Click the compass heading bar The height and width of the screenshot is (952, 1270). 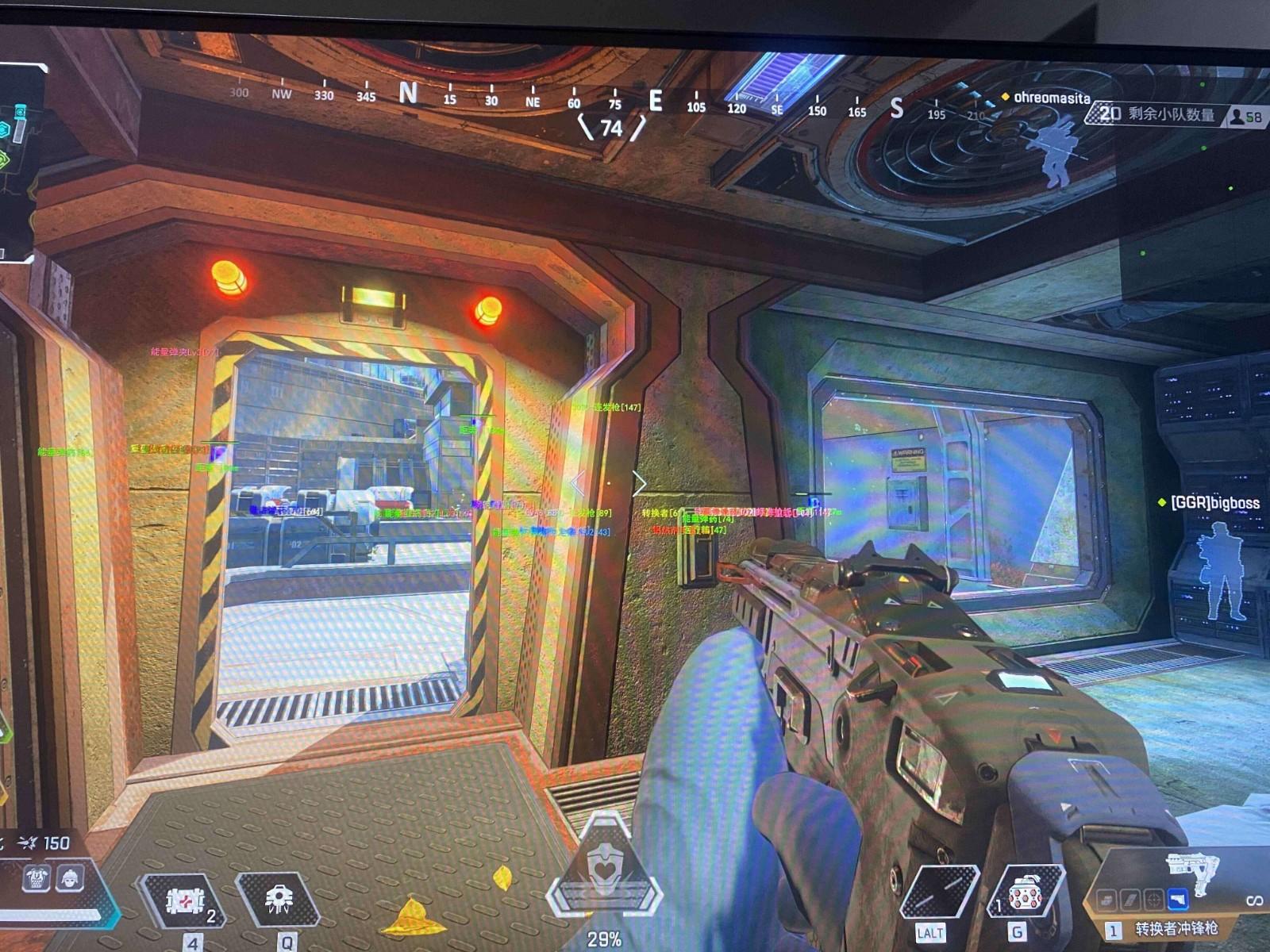click(611, 101)
